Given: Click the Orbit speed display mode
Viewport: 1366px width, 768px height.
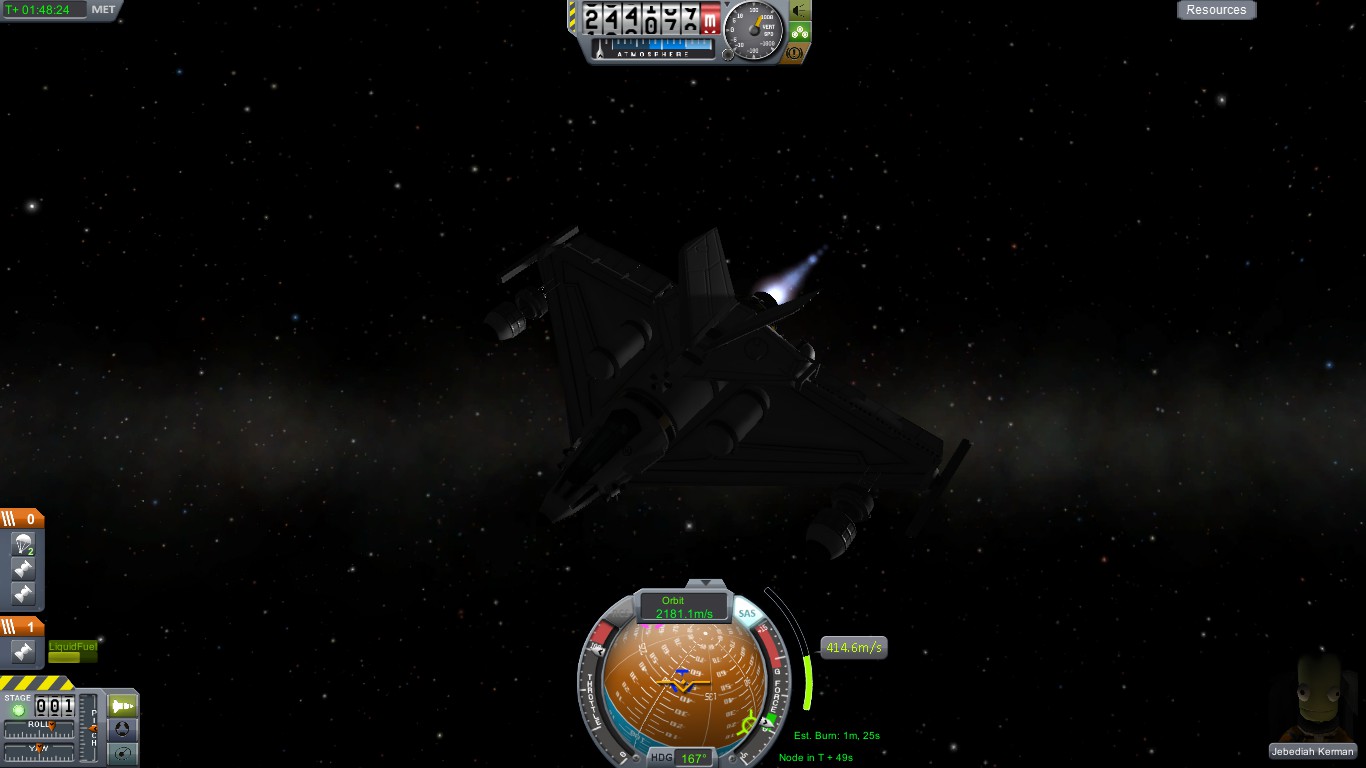Looking at the screenshot, I should click(684, 607).
